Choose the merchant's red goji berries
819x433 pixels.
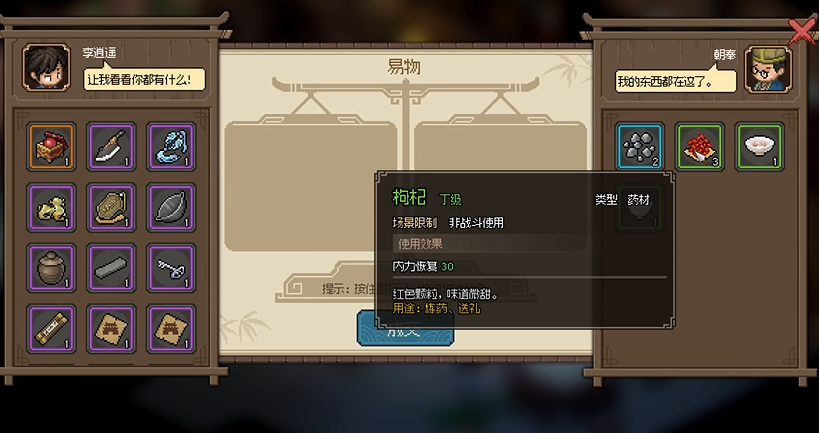point(700,147)
